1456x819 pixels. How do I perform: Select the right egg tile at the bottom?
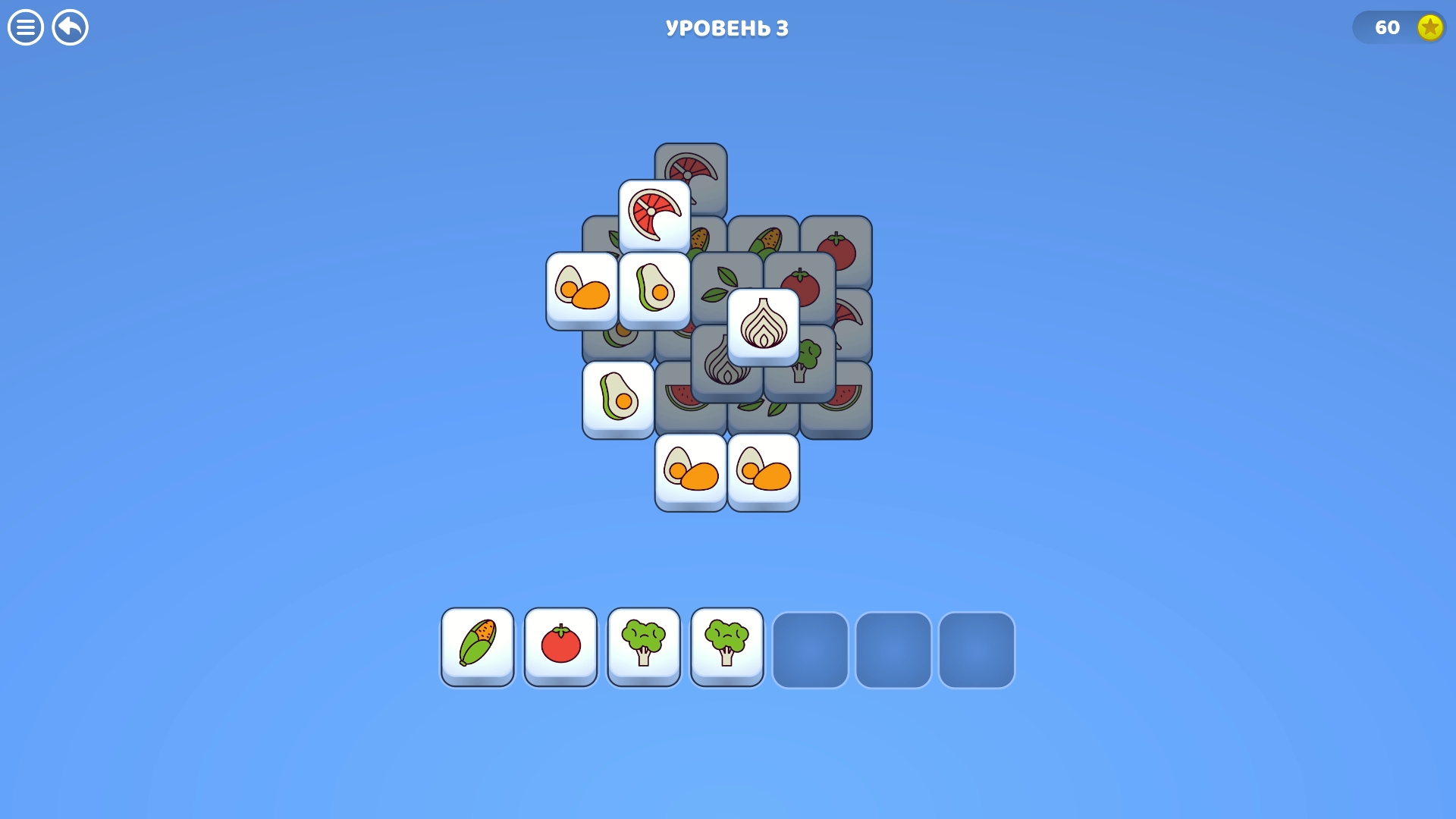[763, 472]
